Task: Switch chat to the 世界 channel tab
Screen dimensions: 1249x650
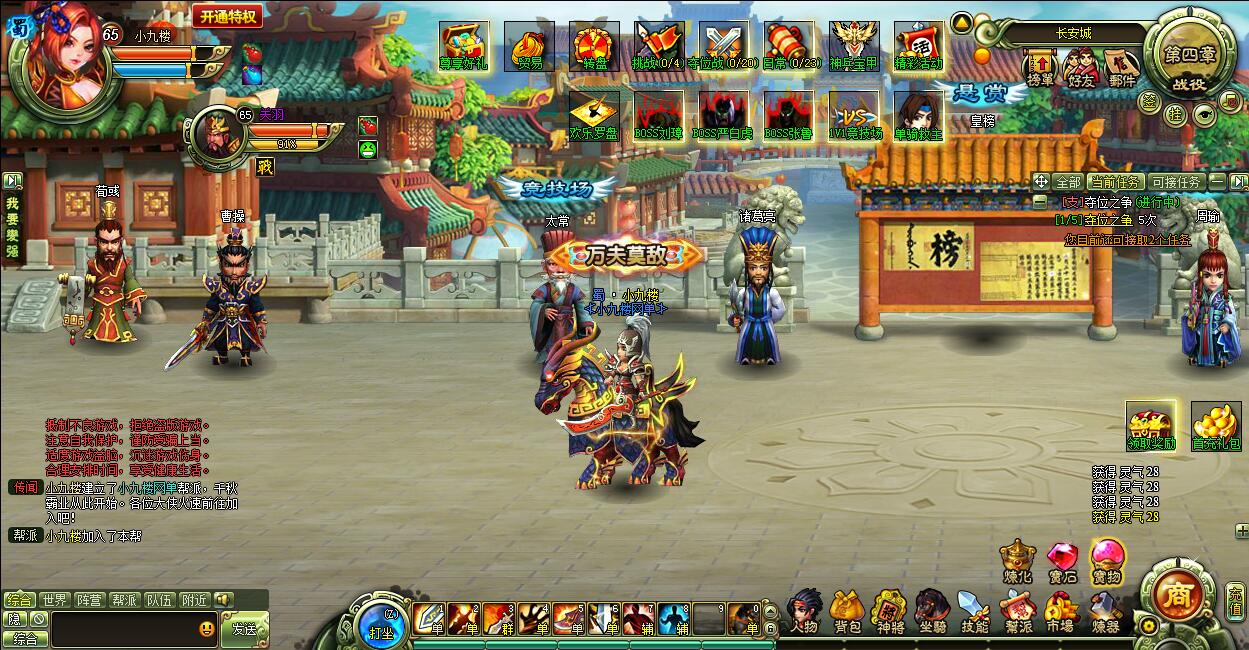Action: tap(55, 600)
